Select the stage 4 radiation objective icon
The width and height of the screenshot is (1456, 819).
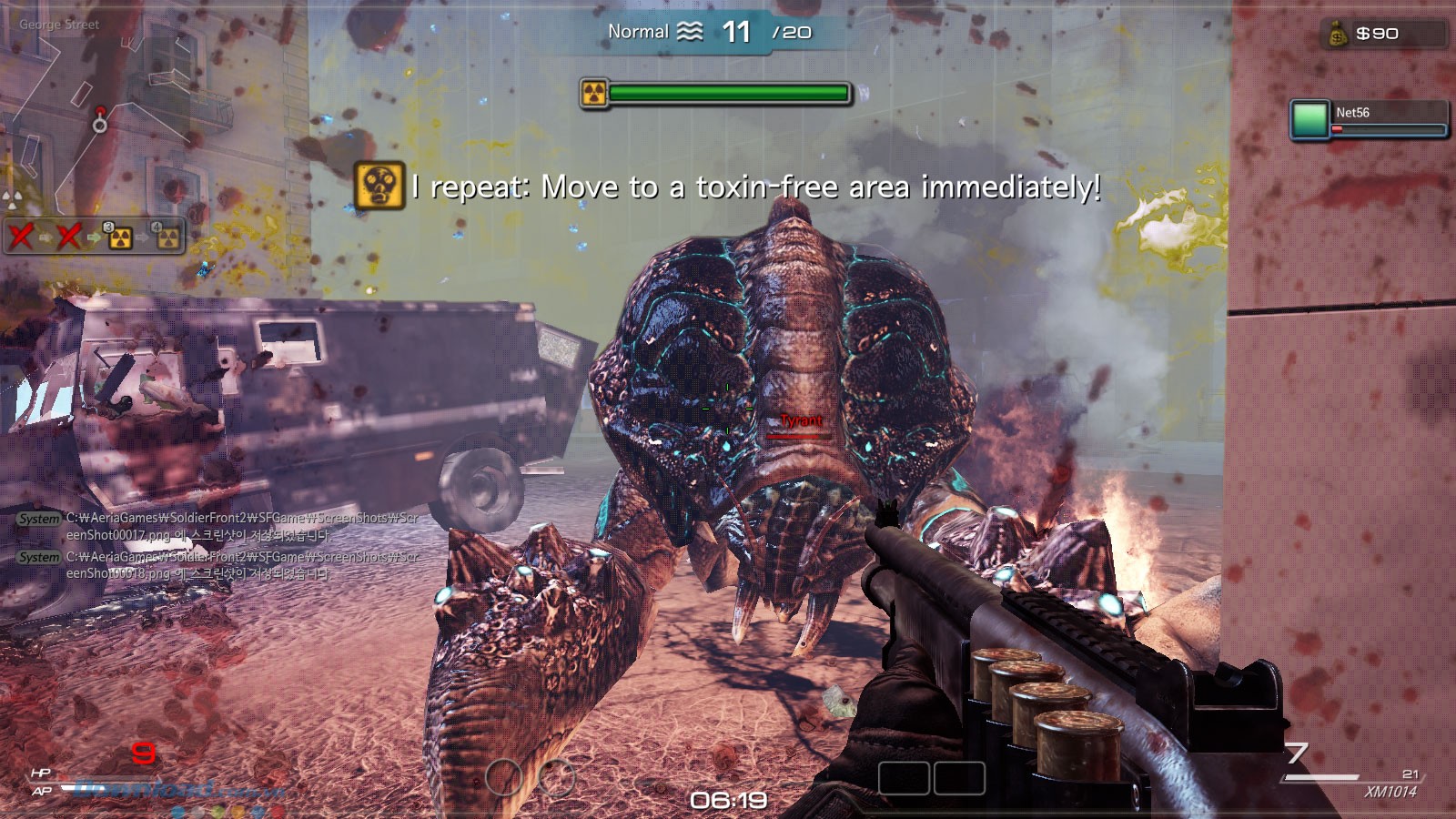167,237
